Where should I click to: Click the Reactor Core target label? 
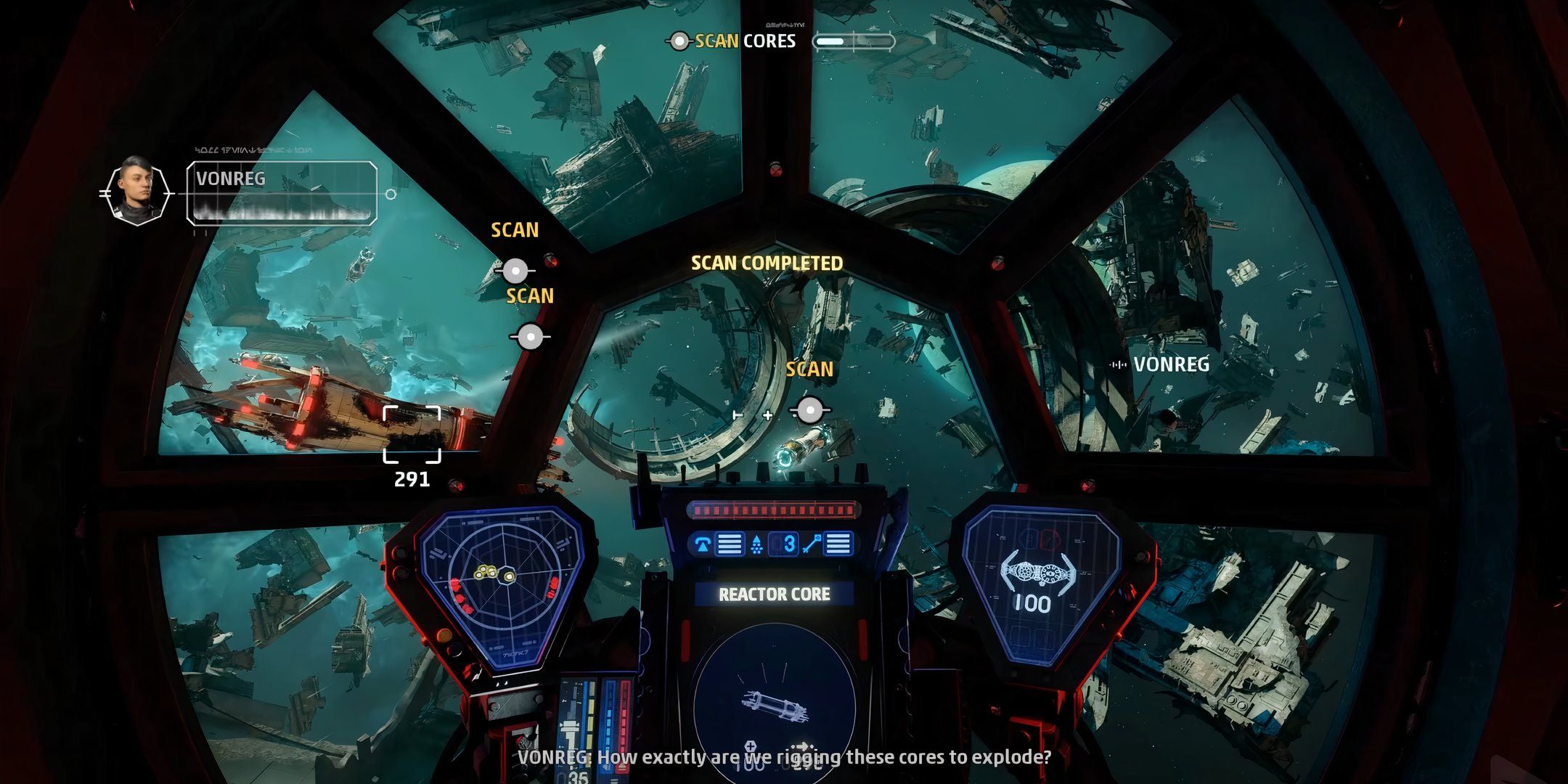pos(774,595)
